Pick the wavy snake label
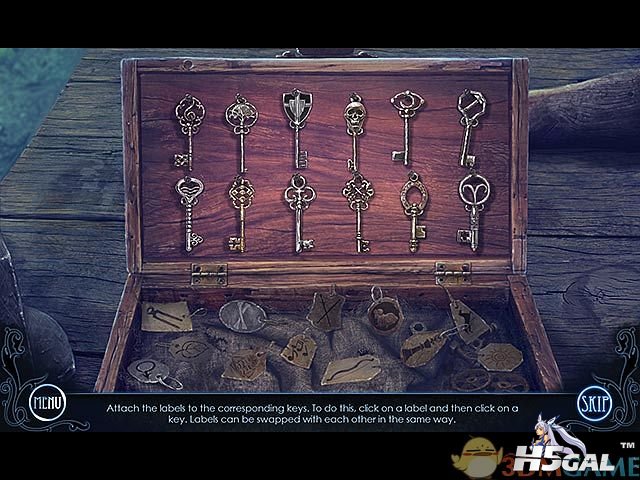 350,367
